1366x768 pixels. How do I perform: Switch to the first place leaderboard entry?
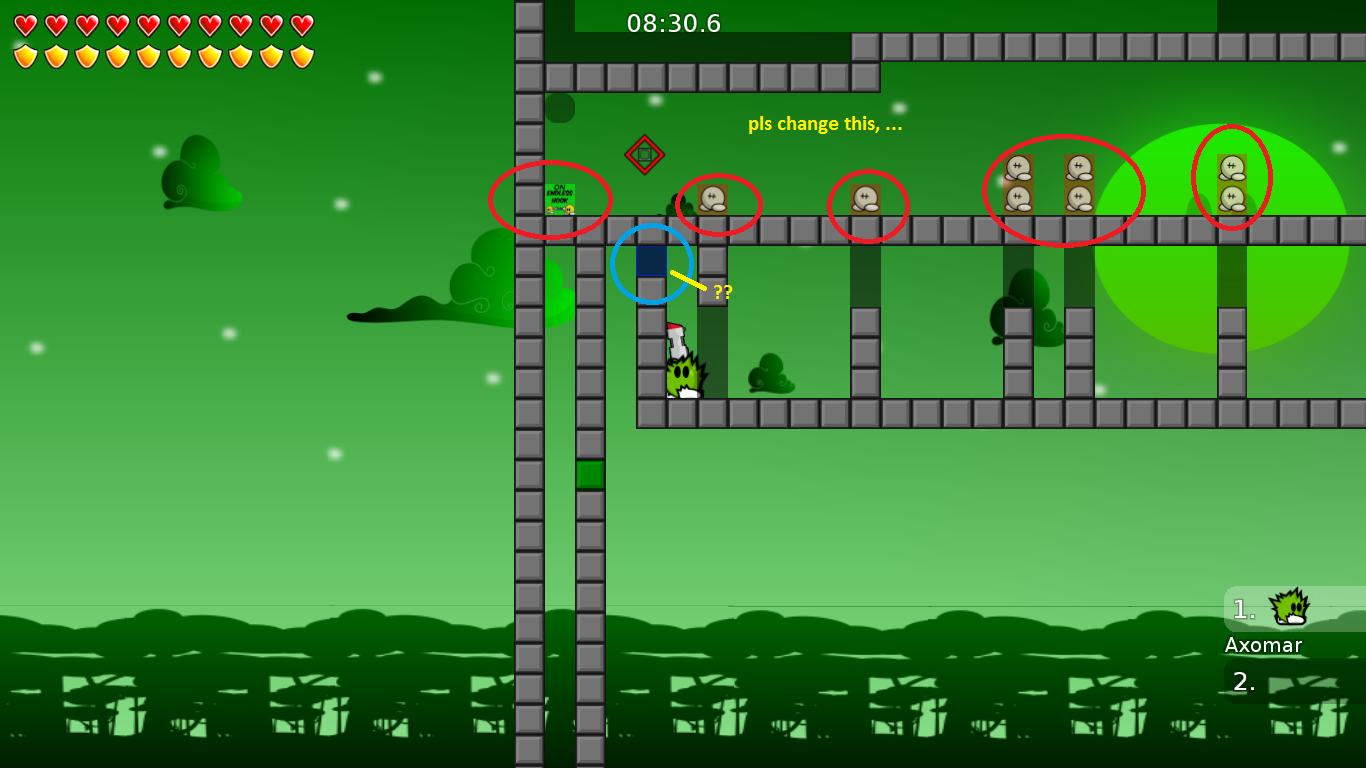[1244, 607]
